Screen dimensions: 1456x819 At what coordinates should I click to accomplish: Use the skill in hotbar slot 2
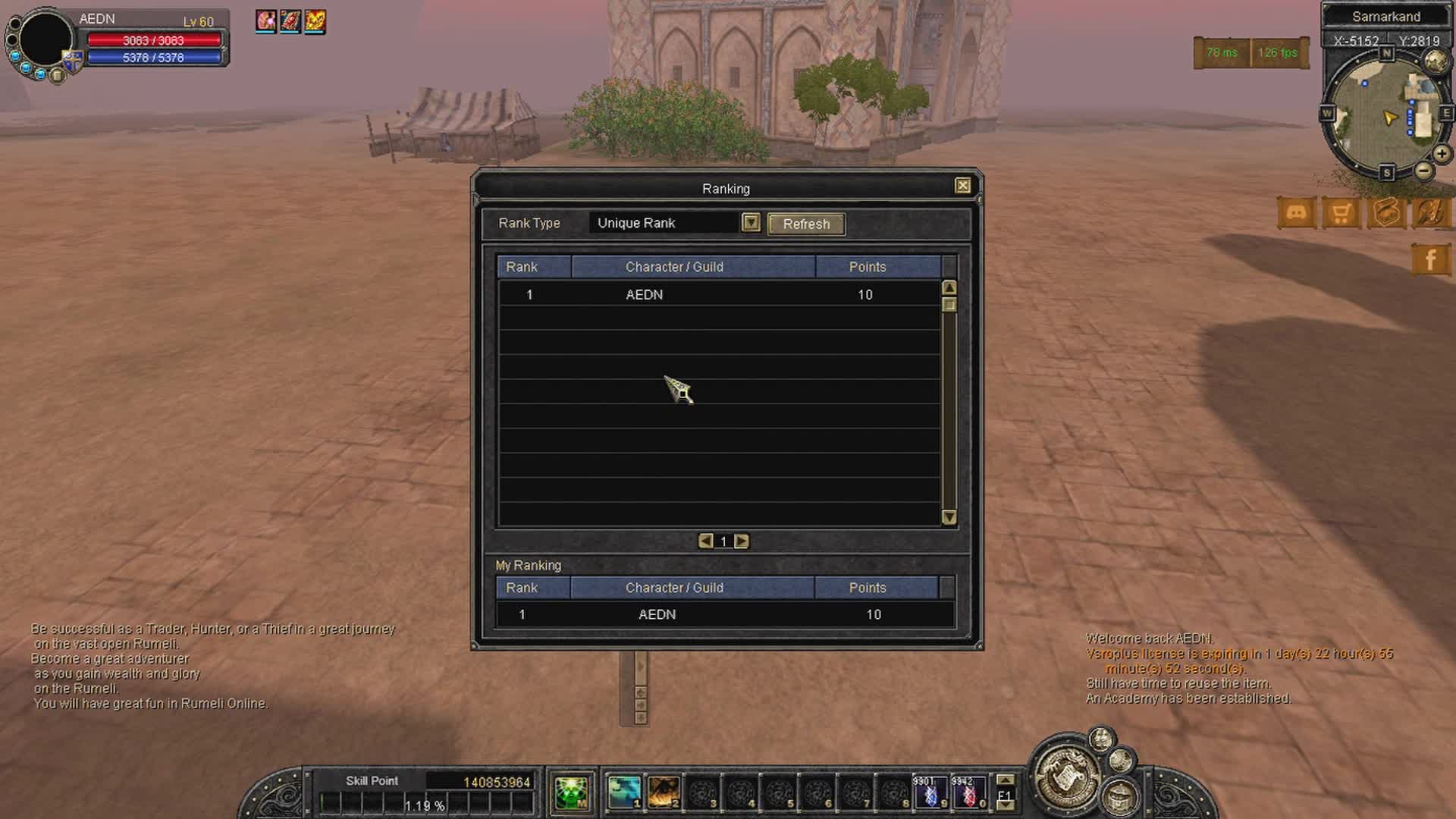[663, 792]
